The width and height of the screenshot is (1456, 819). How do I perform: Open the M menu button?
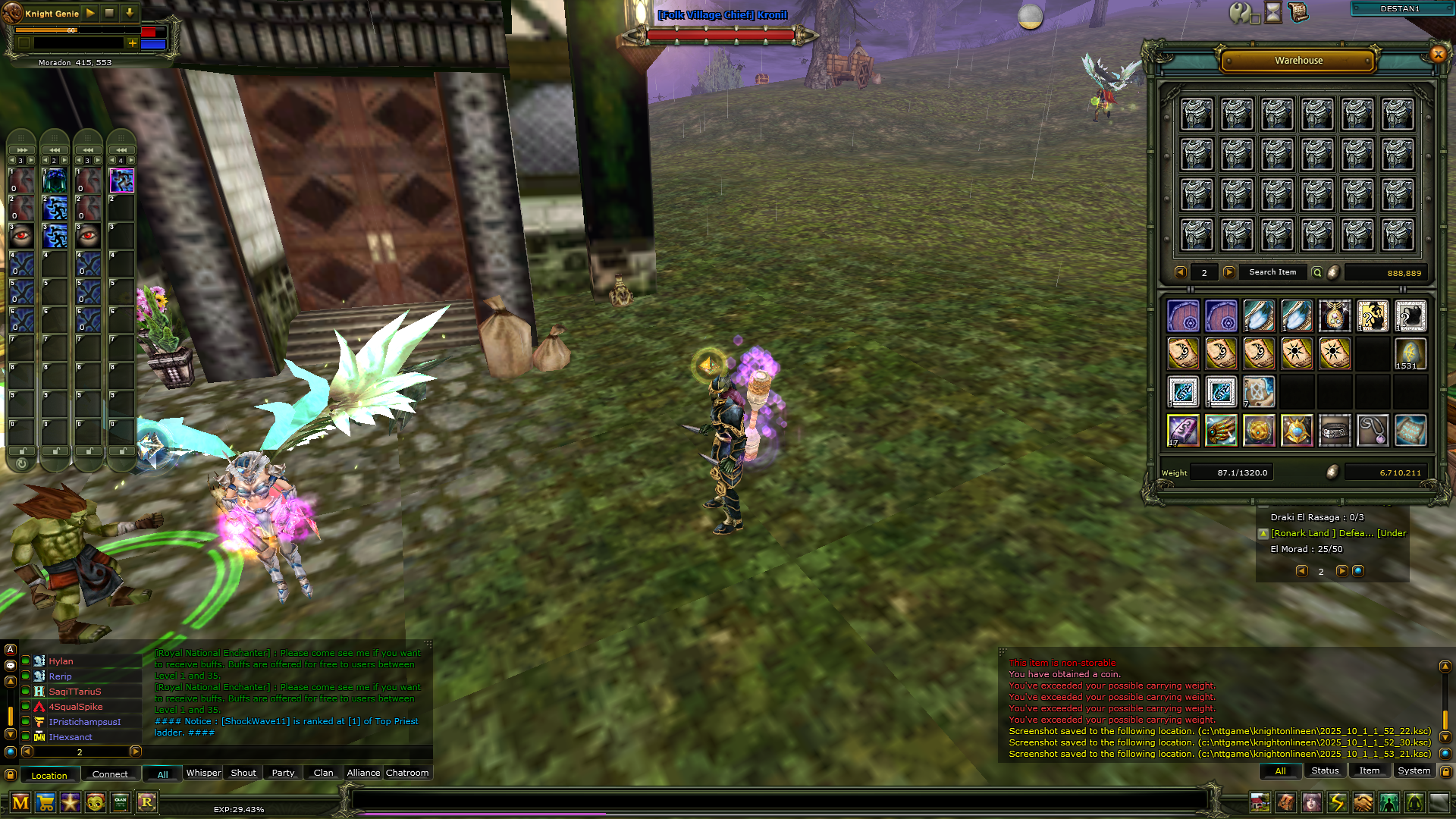(20, 802)
